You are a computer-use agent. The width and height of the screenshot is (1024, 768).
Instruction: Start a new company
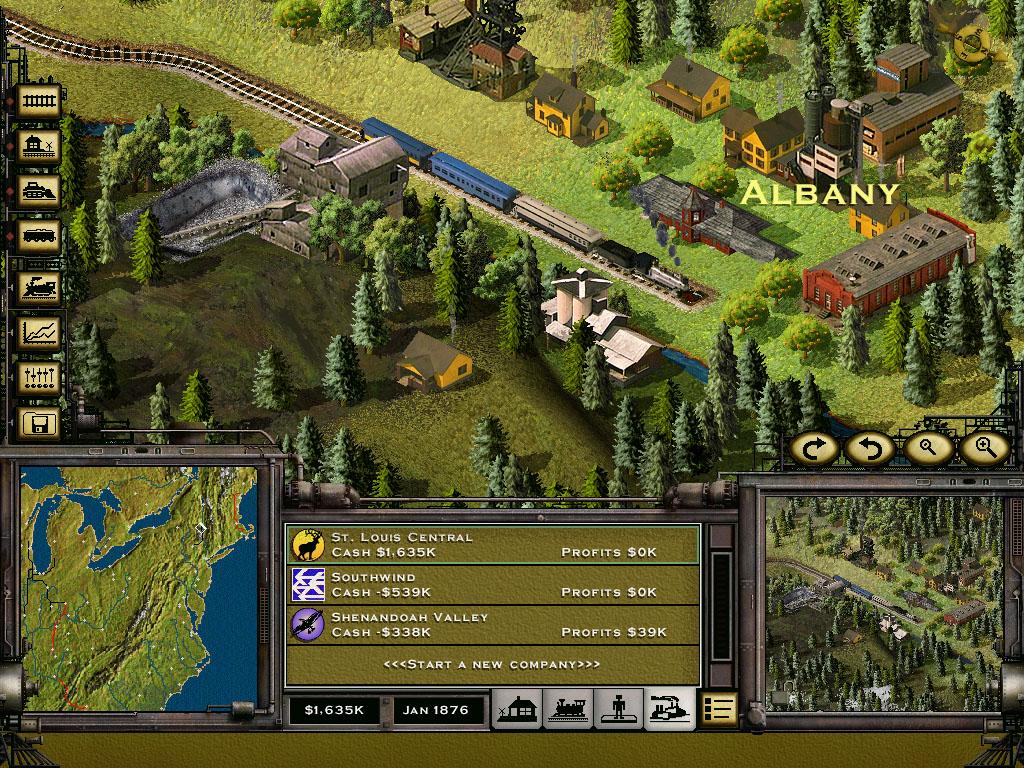[x=492, y=665]
